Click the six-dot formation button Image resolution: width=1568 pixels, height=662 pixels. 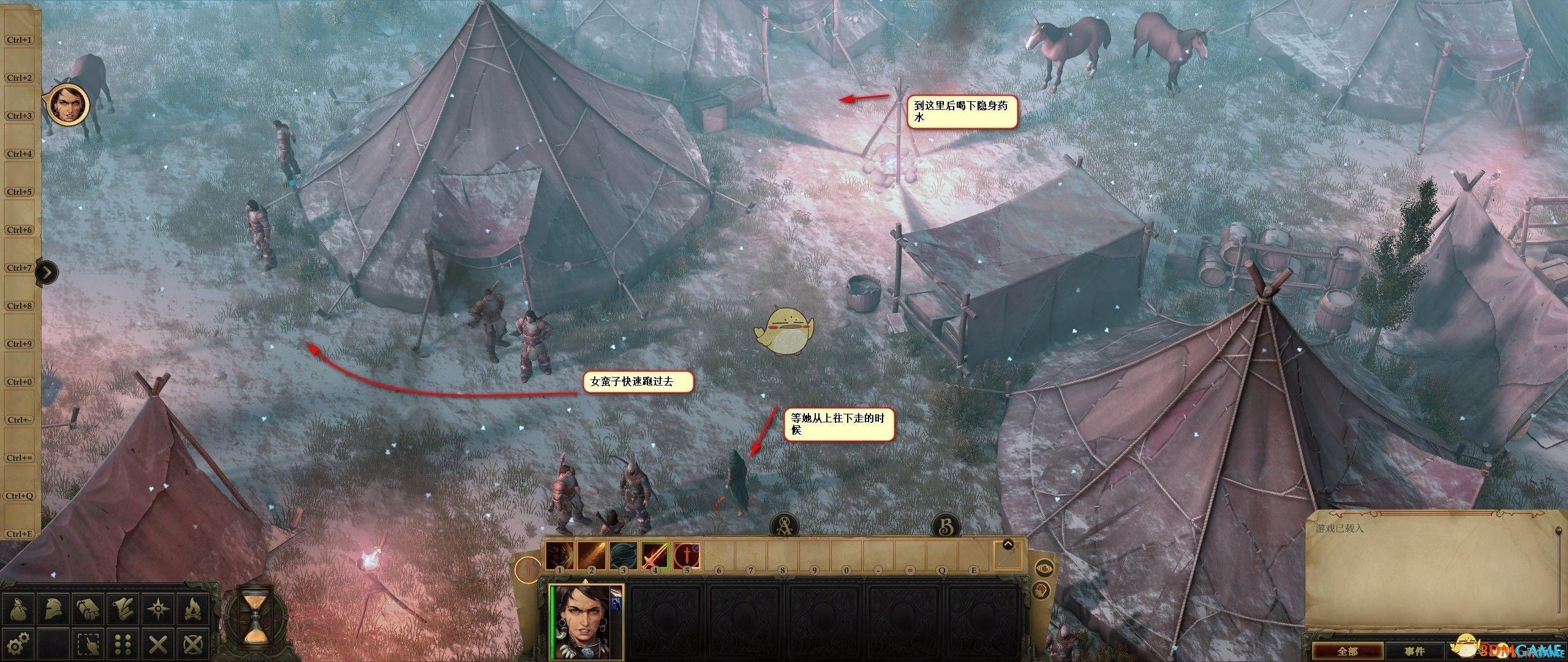(x=122, y=642)
